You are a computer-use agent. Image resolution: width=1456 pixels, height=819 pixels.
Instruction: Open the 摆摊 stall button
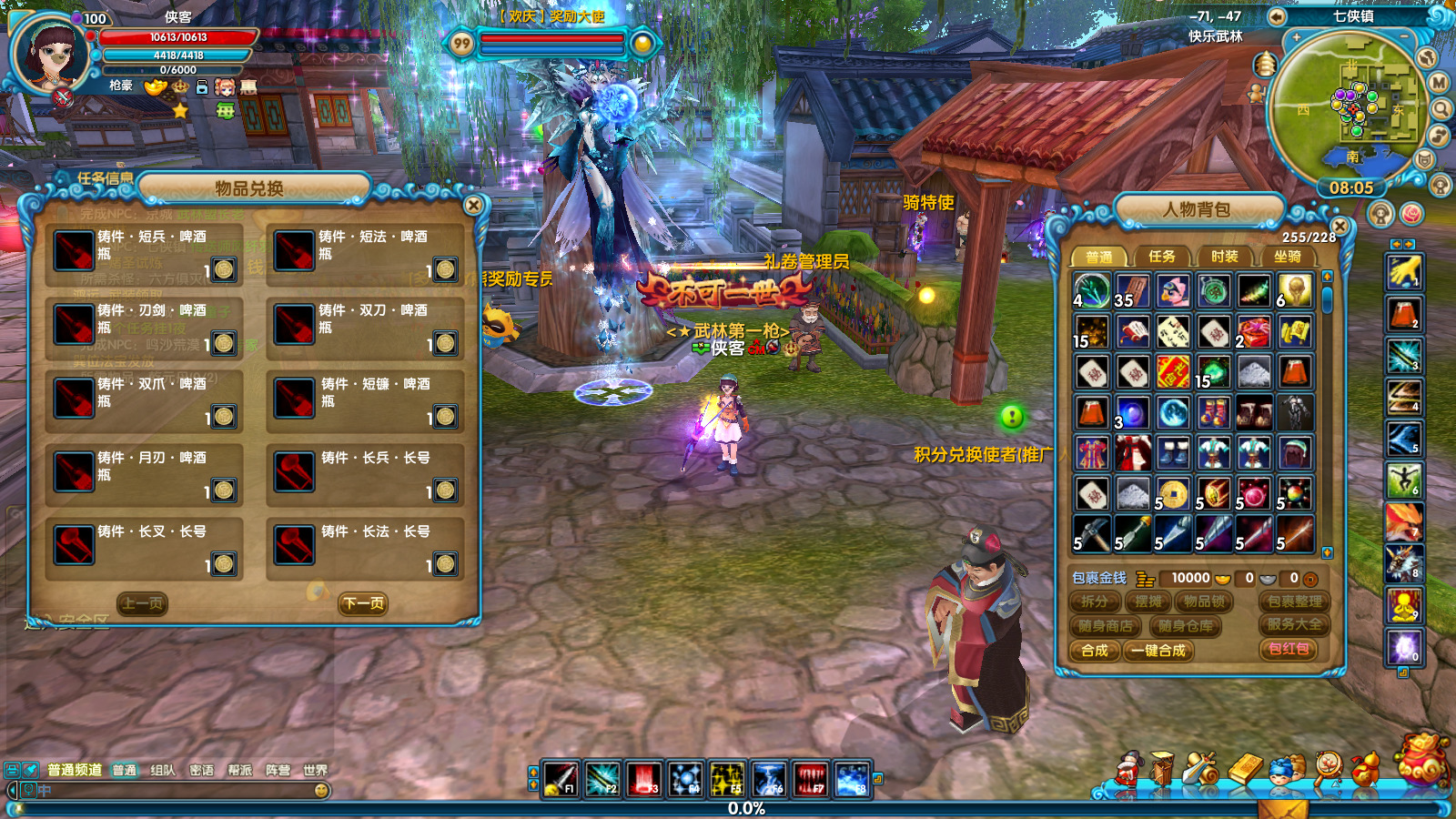(1148, 602)
